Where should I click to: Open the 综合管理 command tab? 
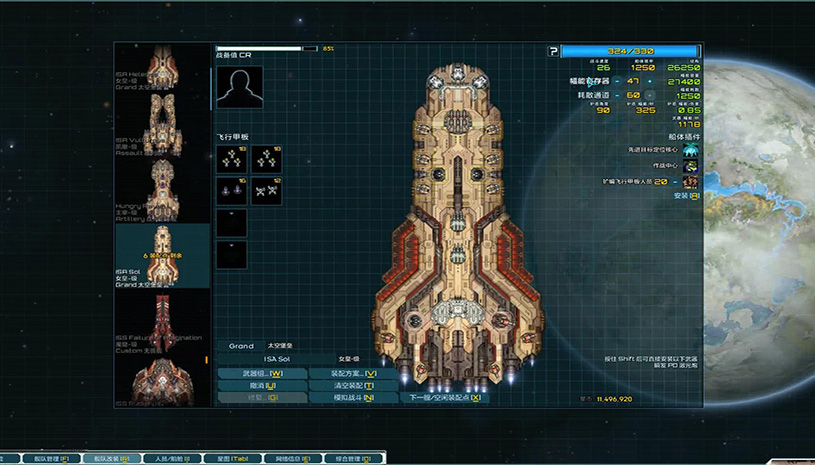tap(352, 458)
